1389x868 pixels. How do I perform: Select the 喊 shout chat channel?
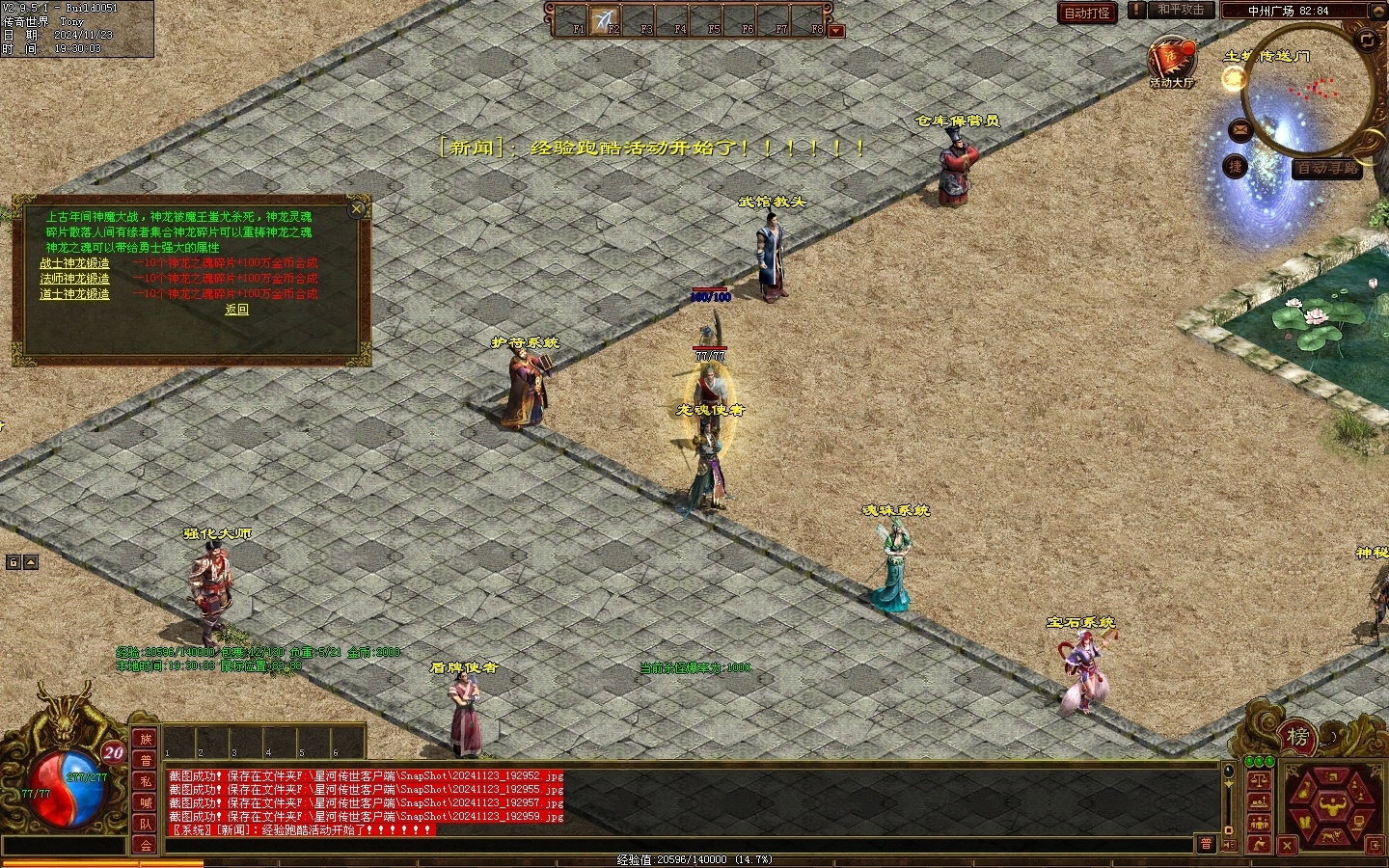click(146, 802)
